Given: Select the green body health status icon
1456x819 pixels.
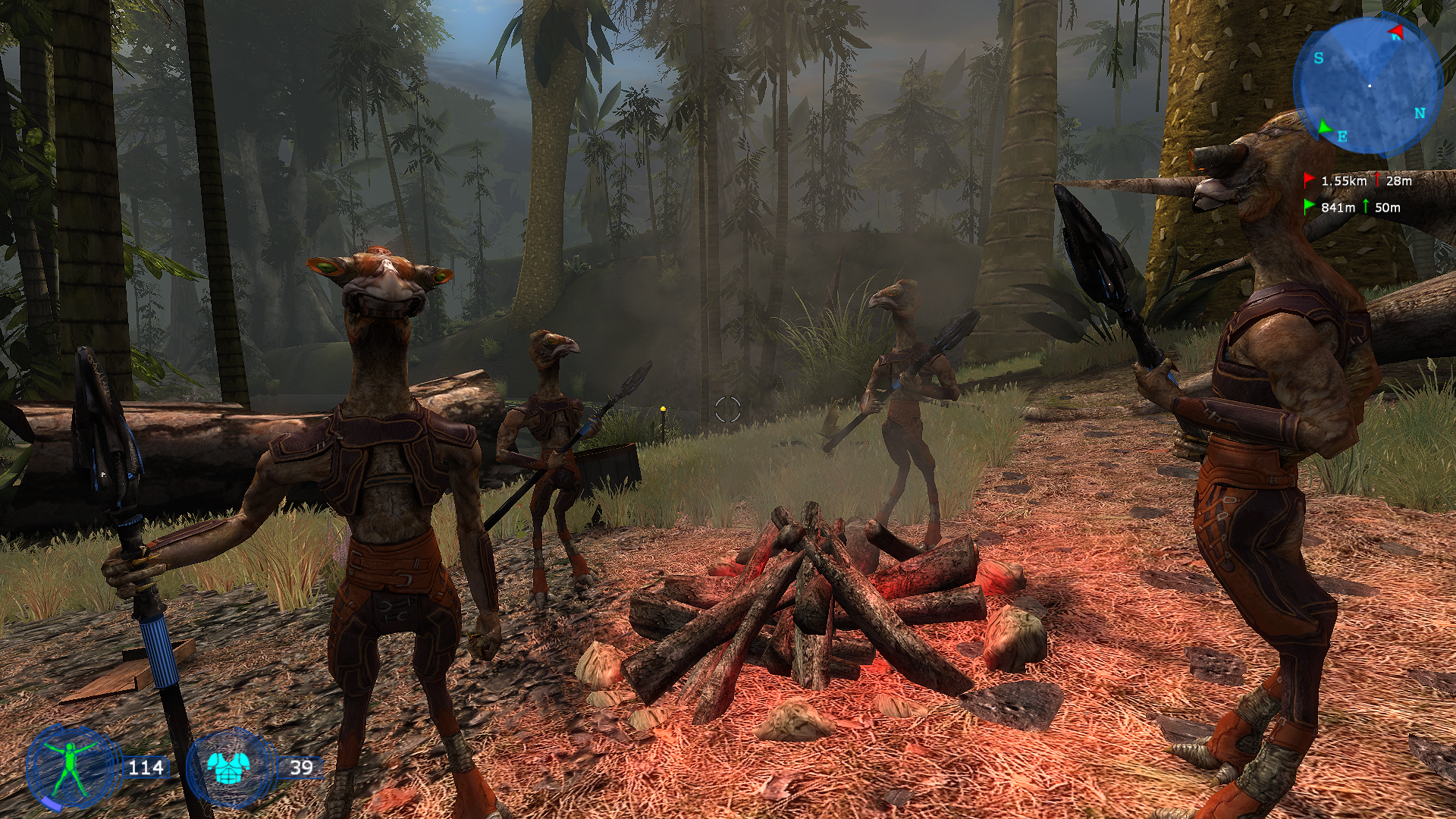Looking at the screenshot, I should [x=70, y=767].
